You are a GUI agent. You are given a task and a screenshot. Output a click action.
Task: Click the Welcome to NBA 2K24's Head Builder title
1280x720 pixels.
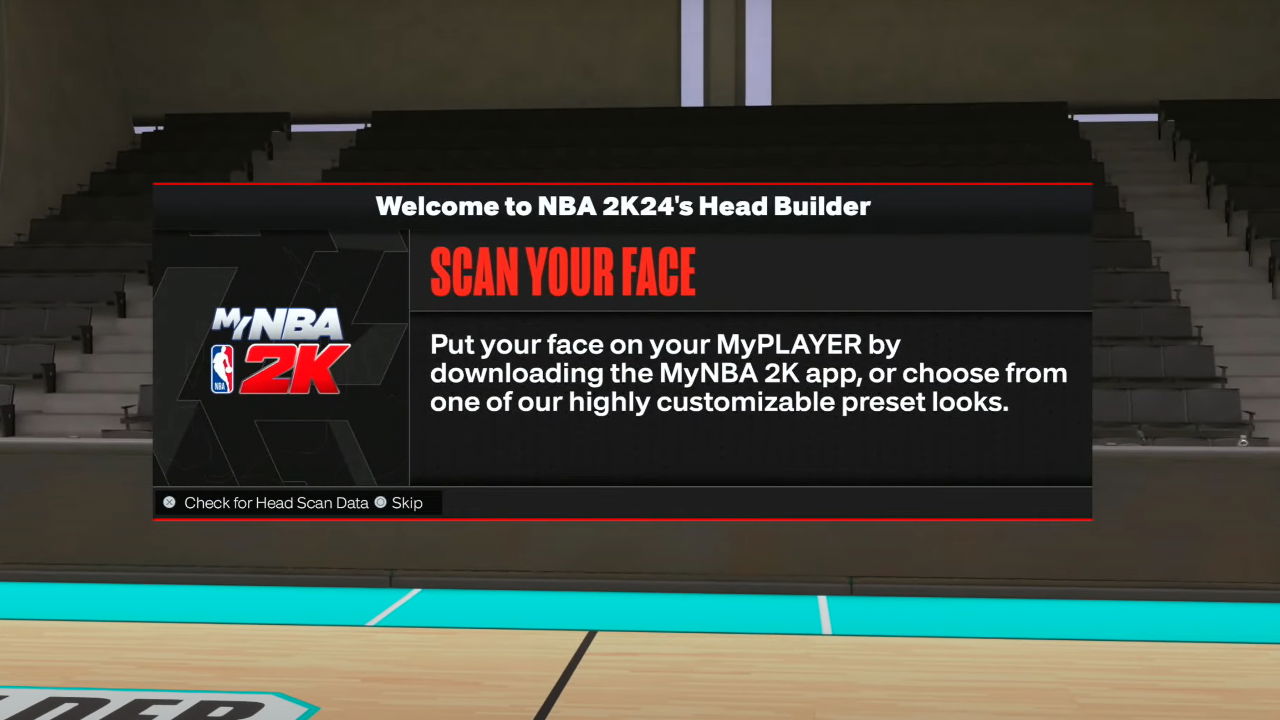click(622, 206)
